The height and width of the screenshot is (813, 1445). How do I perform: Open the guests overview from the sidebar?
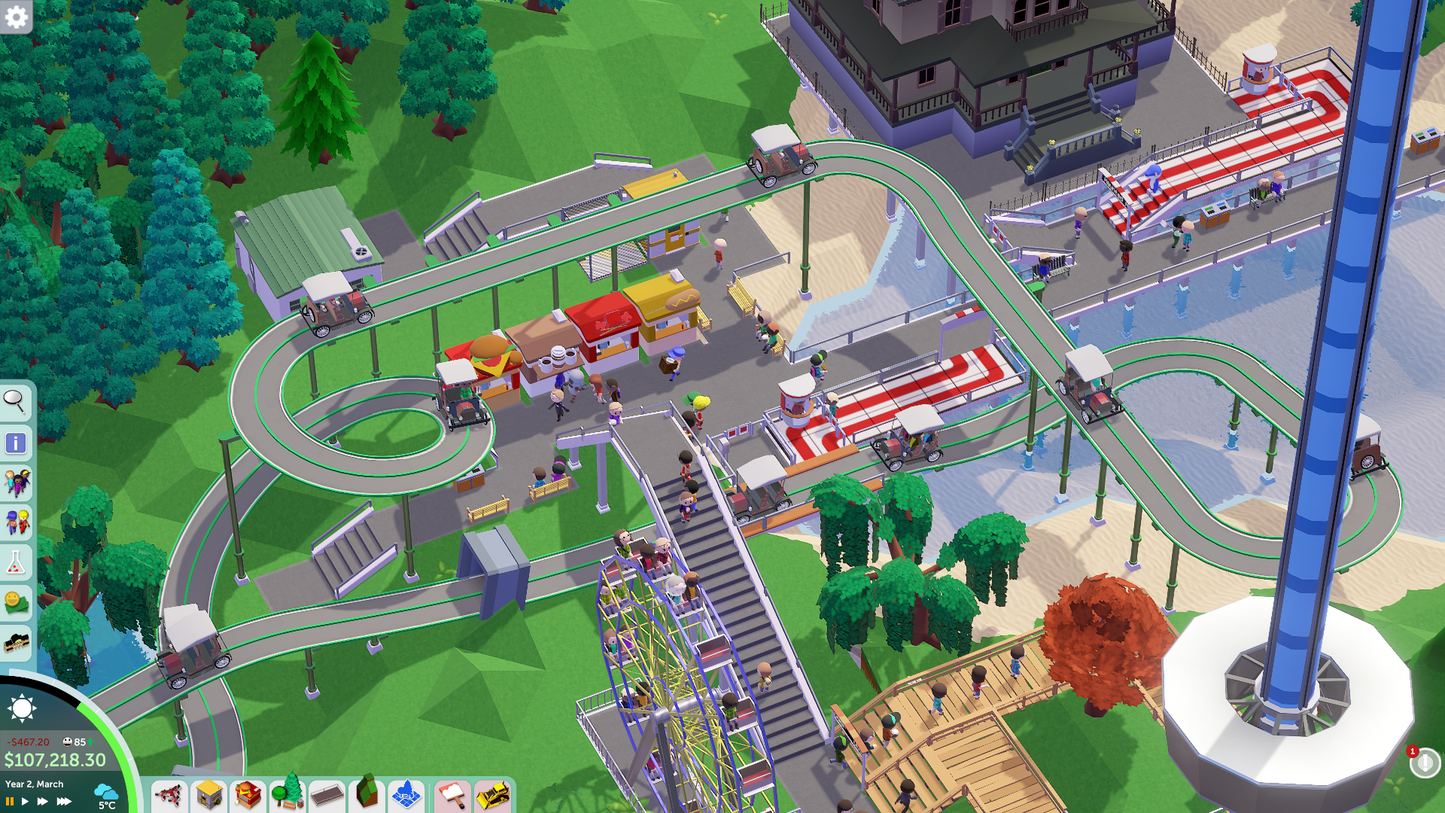pos(15,482)
